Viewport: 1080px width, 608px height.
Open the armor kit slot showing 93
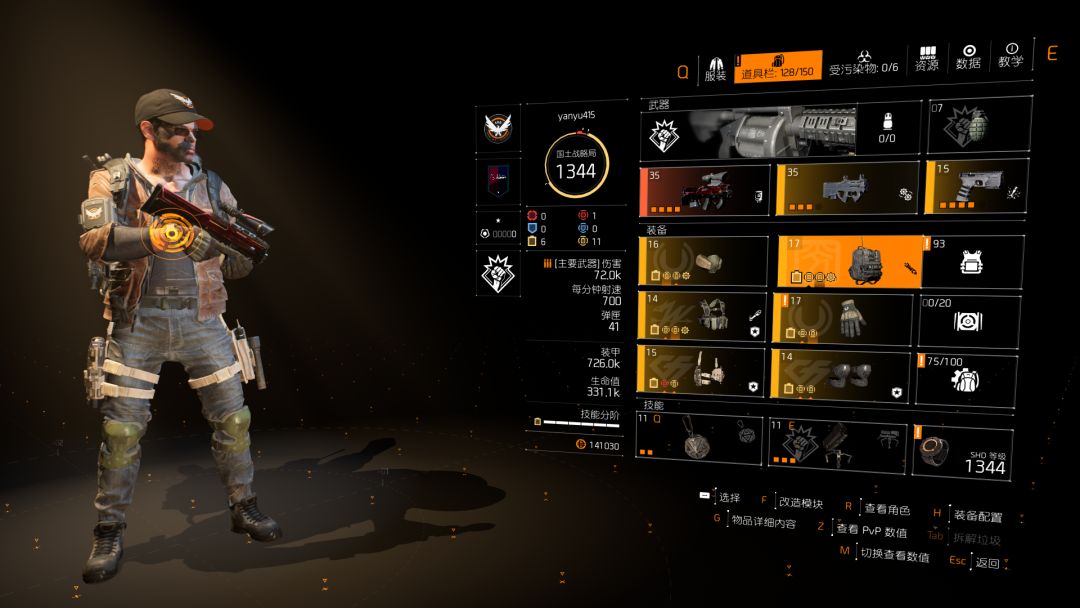point(972,261)
